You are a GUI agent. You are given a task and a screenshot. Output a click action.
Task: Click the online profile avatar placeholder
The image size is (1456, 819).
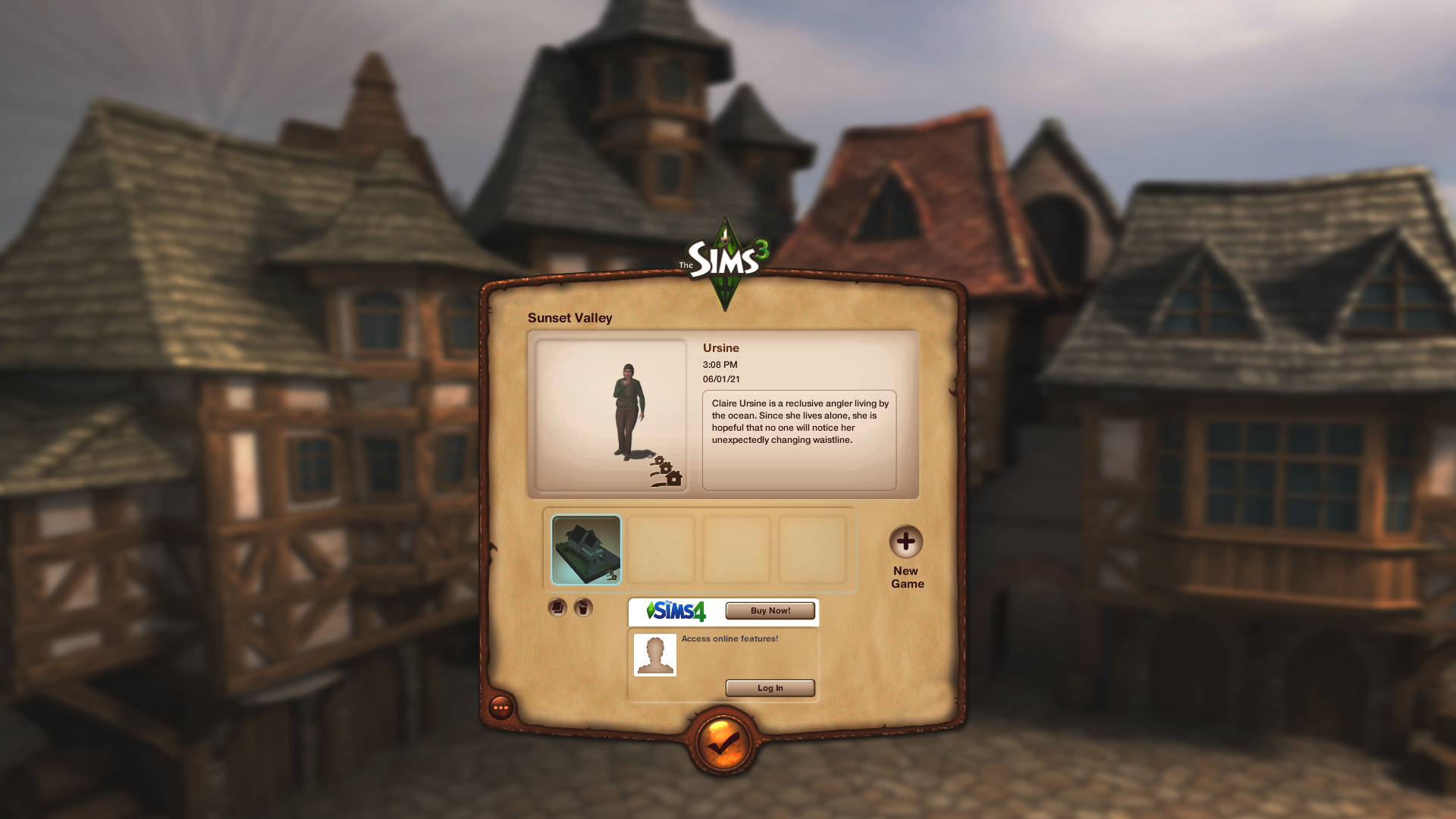pos(654,654)
